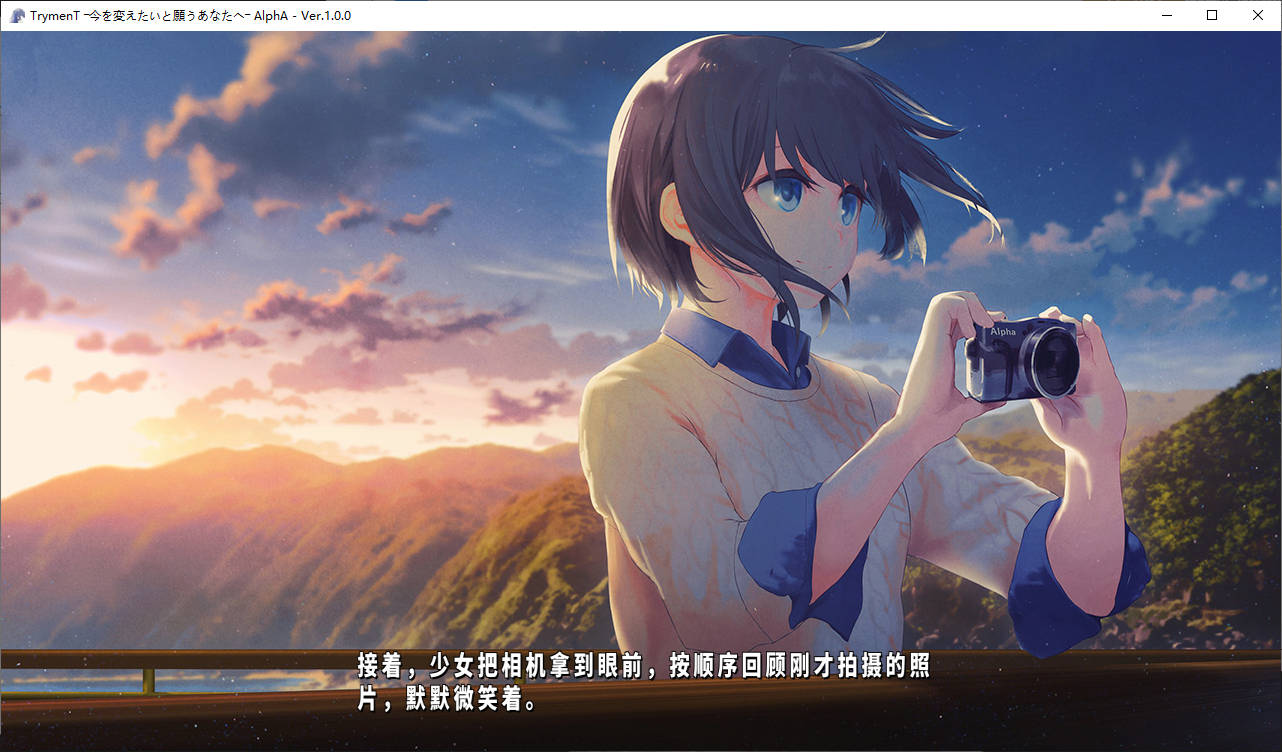The image size is (1282, 752).
Task: Close the TrymenT game window
Action: click(x=1257, y=15)
